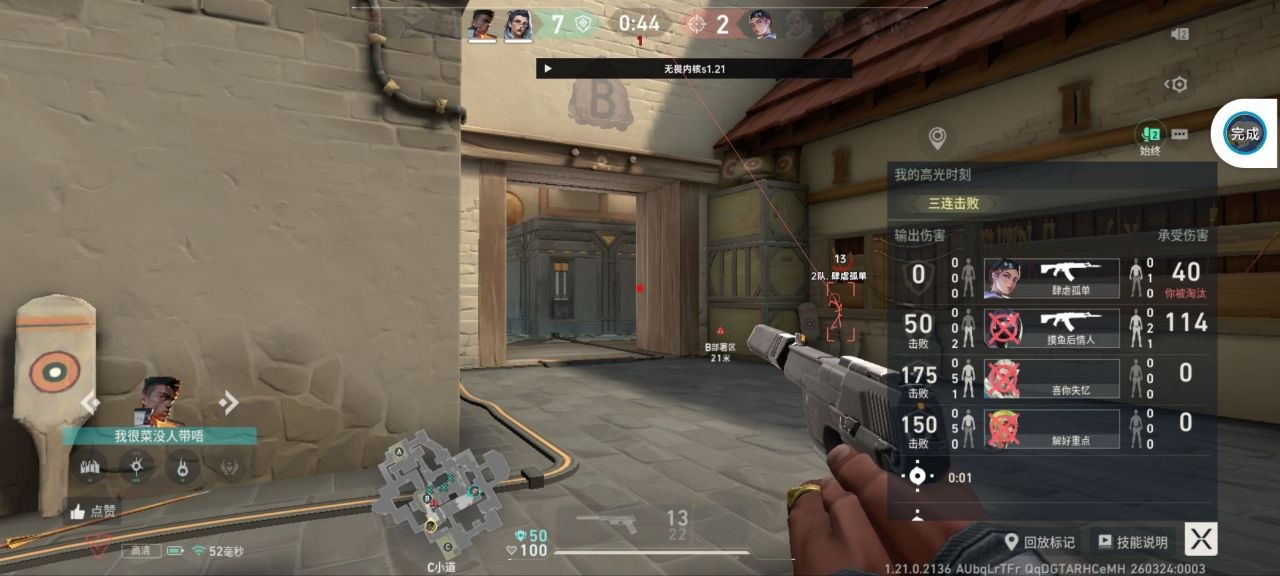Select the 解好重点 damage row
Viewport: 1280px width, 576px height.
click(1051, 428)
